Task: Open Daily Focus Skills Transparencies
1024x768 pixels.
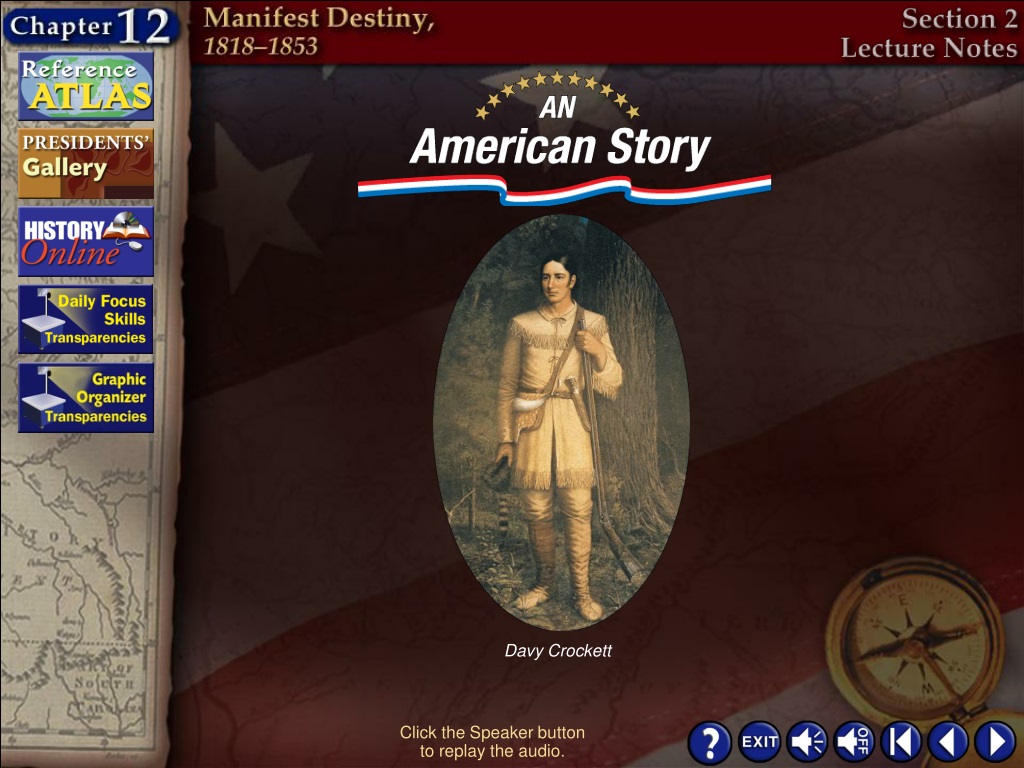Action: (86, 319)
